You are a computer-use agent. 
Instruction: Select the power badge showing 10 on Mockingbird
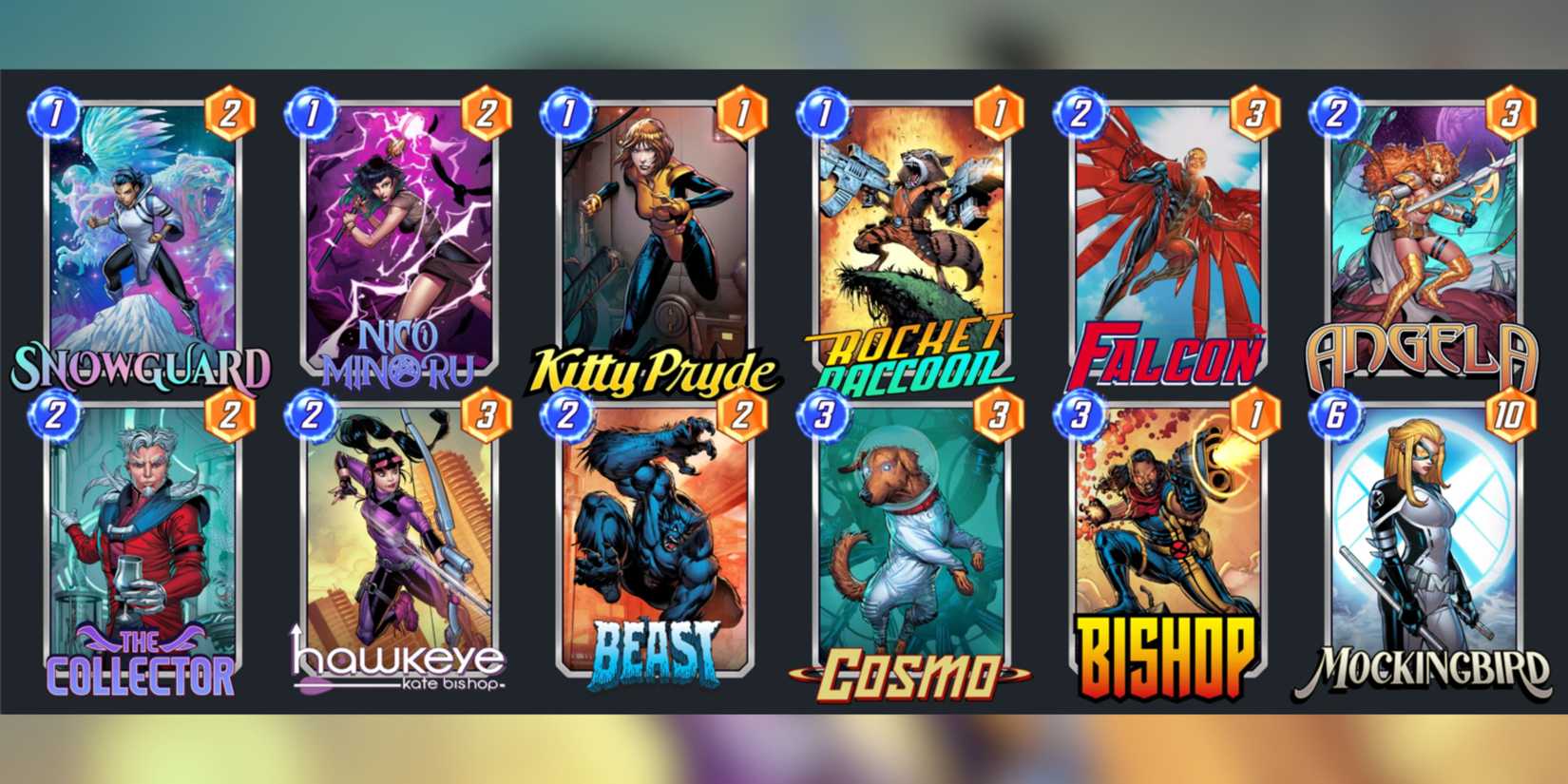pos(1504,414)
